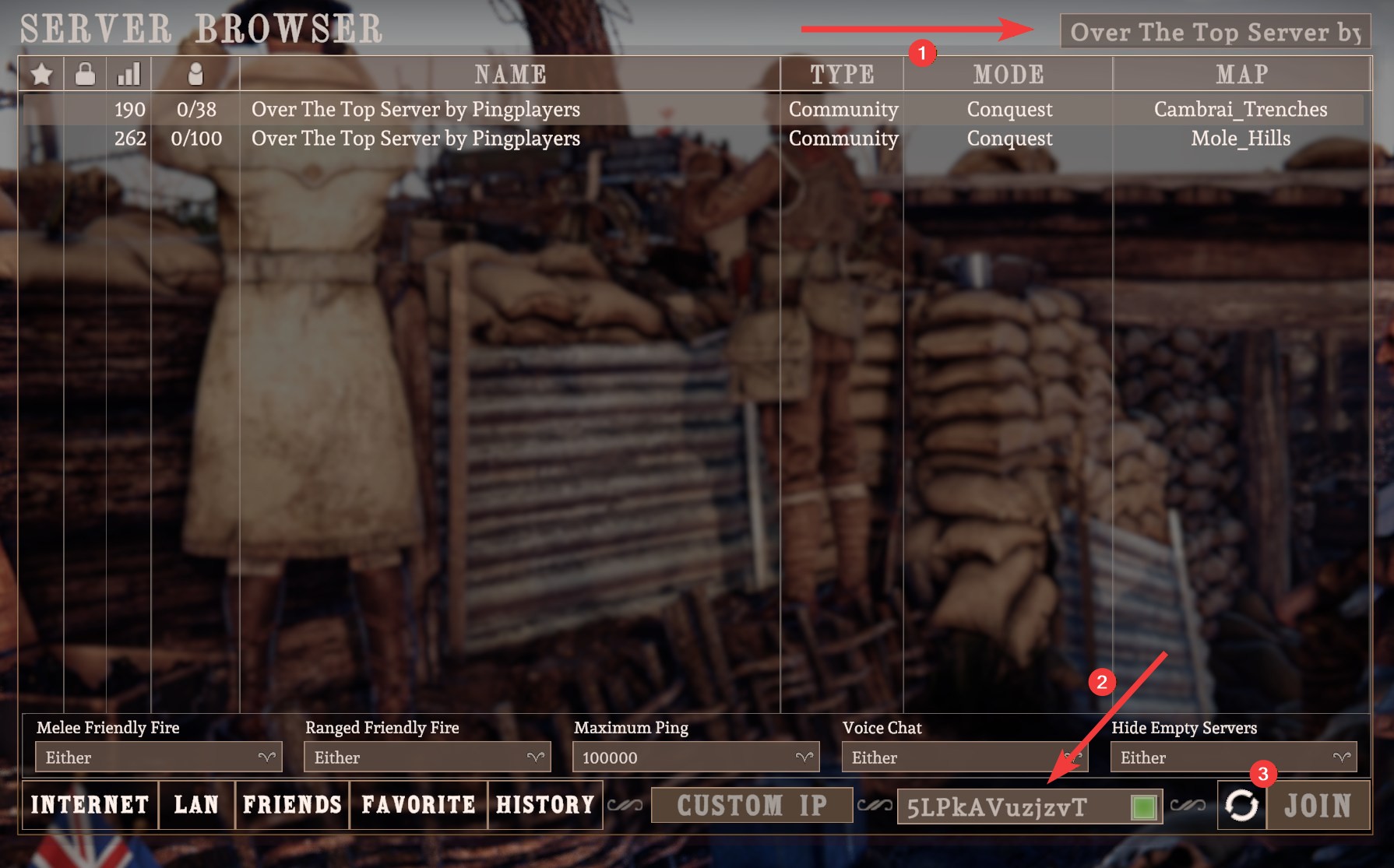The height and width of the screenshot is (868, 1394).
Task: Refresh the server list
Action: coord(1241,806)
